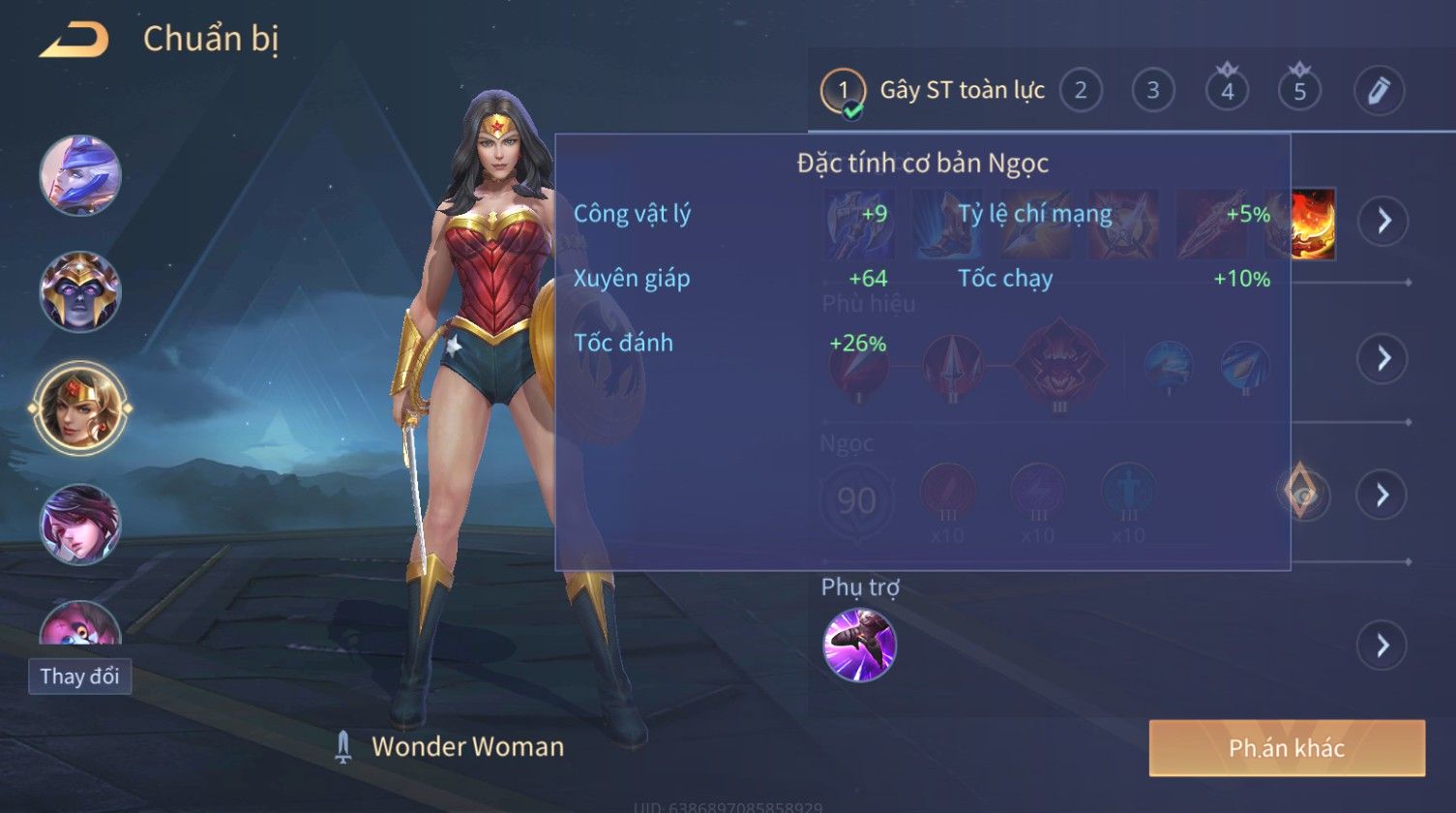Open the Ngọc arcana details arrow

pos(1382,495)
